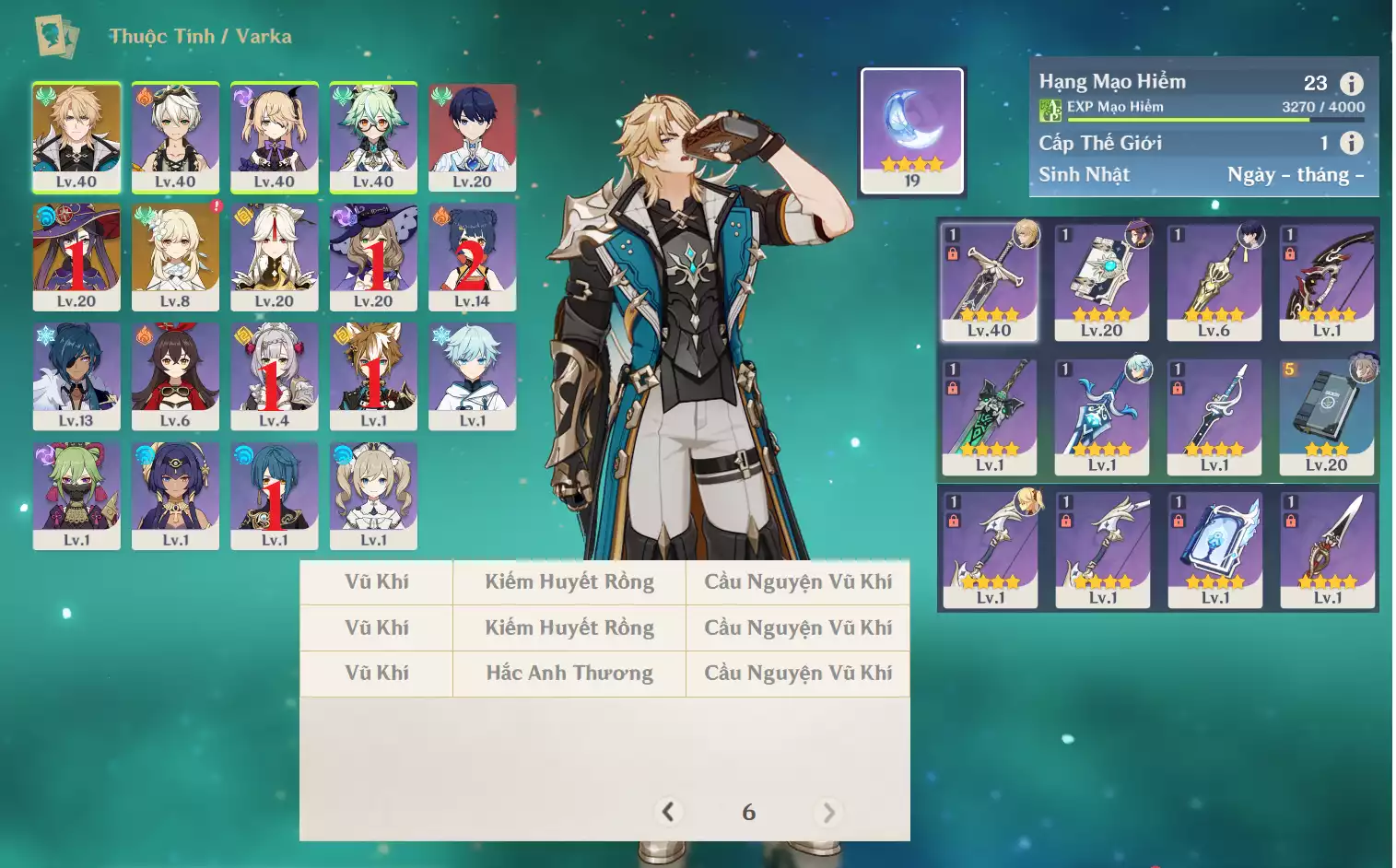
Task: Open the World Level info icon
Action: [x=1351, y=143]
